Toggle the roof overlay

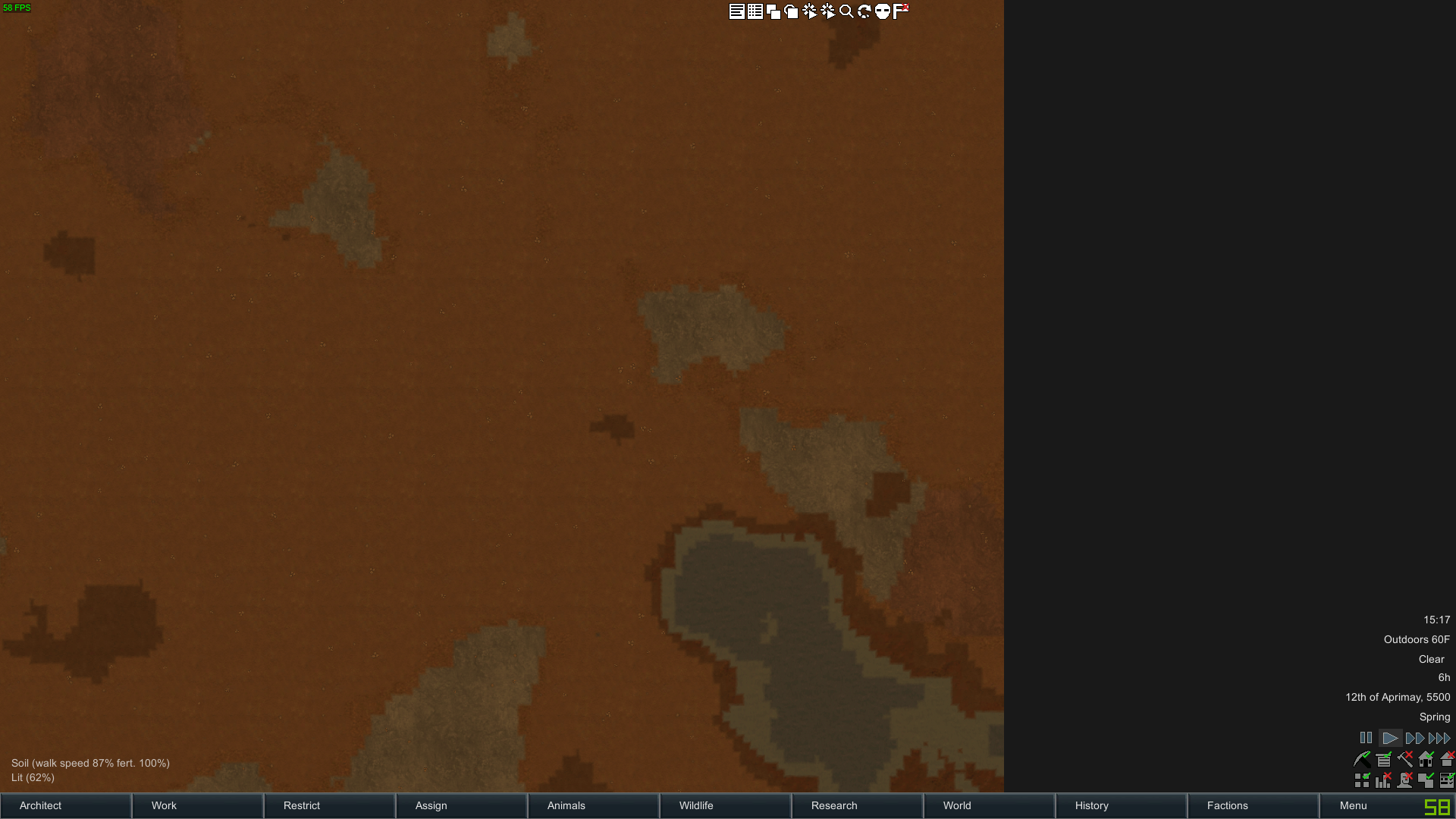(1447, 759)
